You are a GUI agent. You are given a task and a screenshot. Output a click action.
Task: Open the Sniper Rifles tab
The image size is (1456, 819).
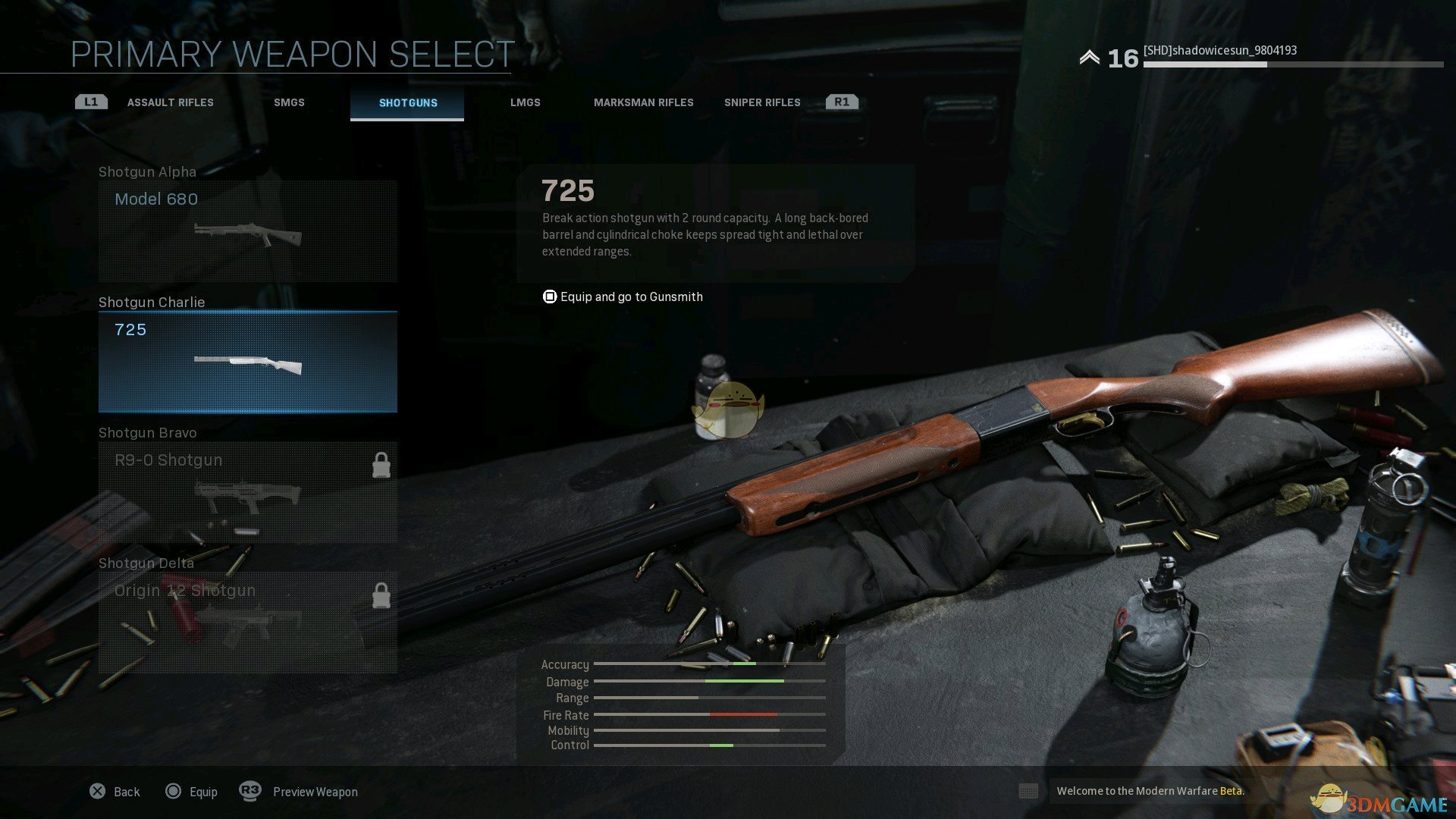point(762,102)
